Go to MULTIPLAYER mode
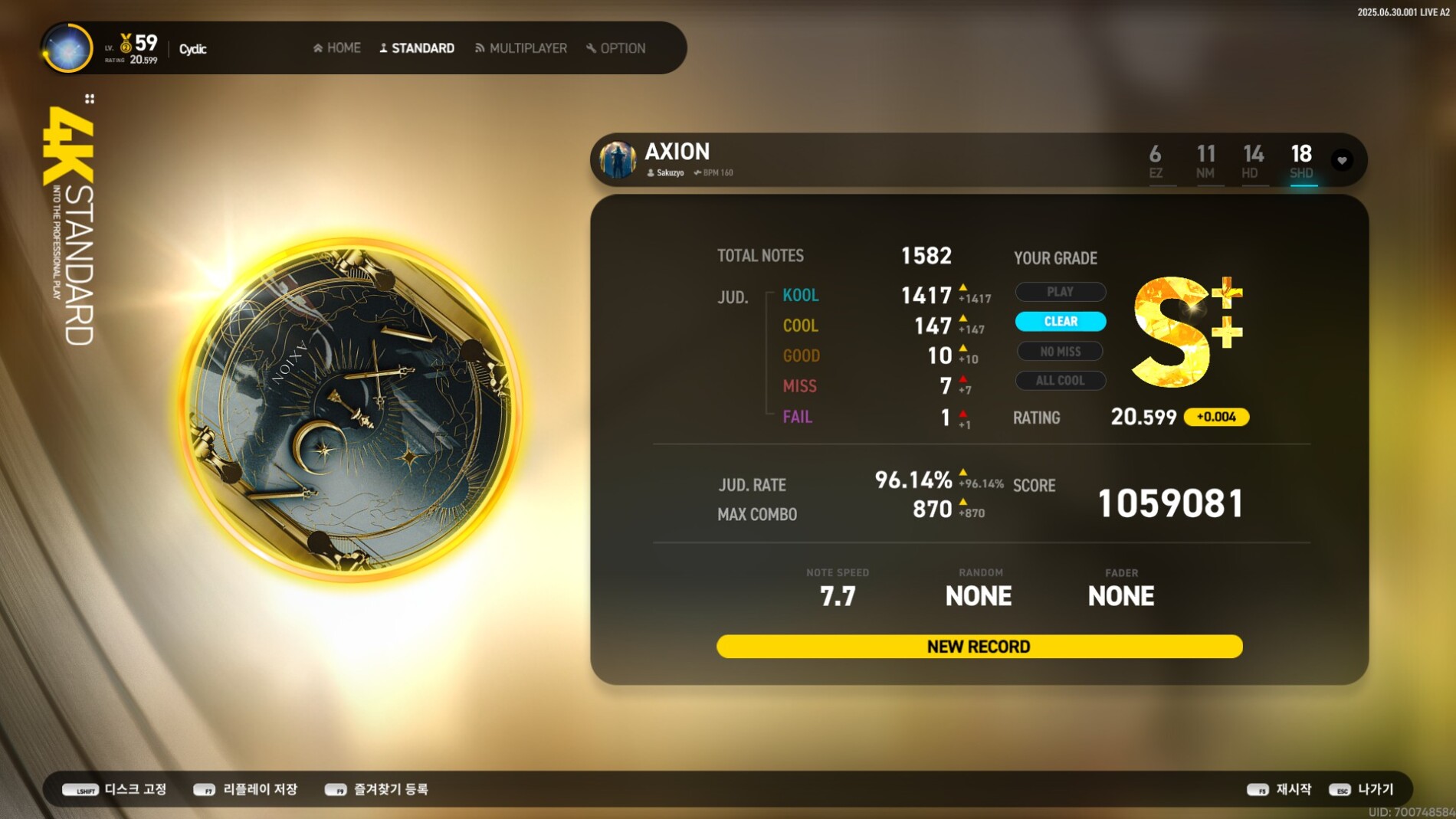 pos(521,48)
